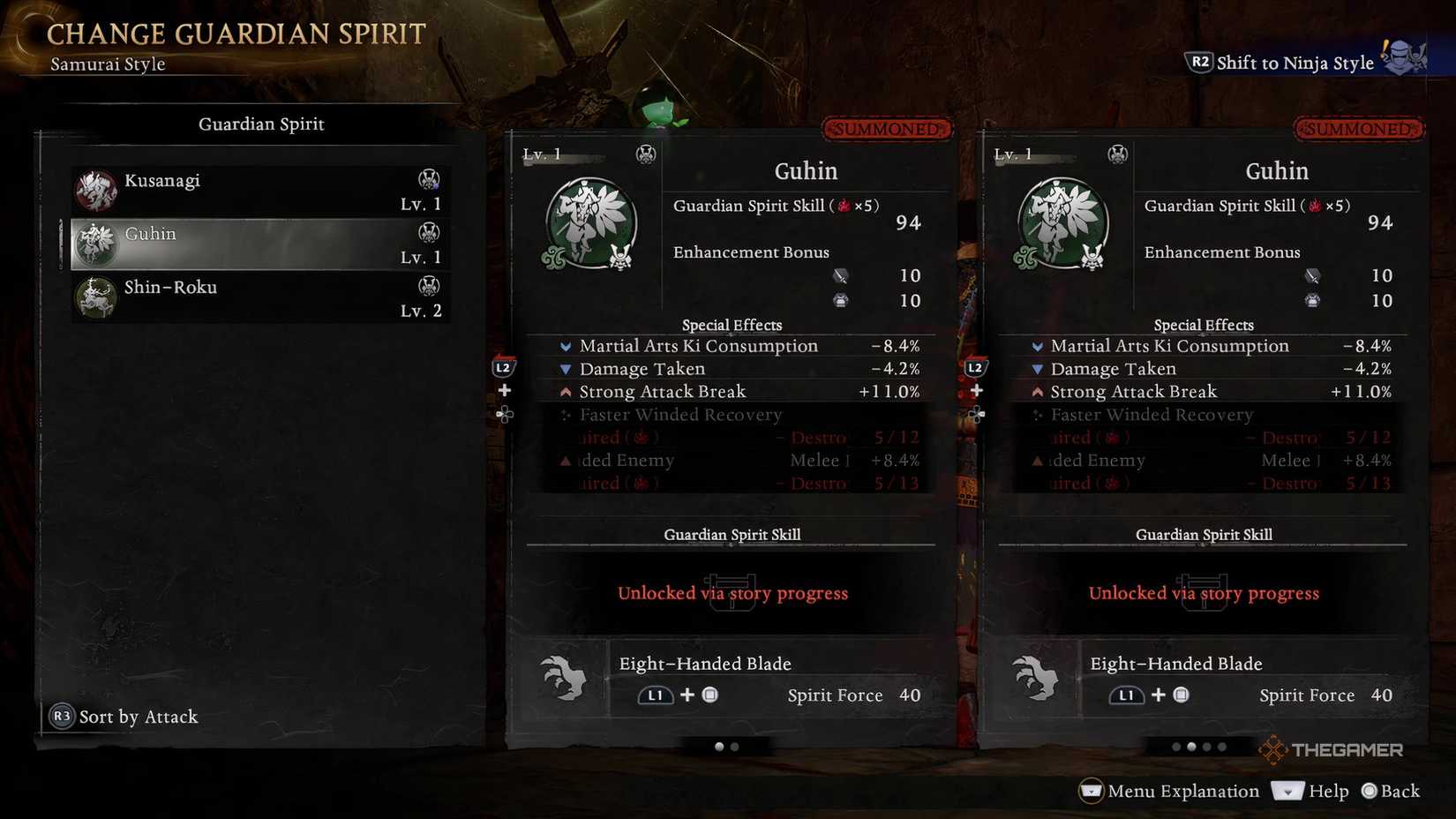Select the Guhin guardian spirit emblem icon
Image resolution: width=1456 pixels, height=819 pixels.
[x=589, y=222]
